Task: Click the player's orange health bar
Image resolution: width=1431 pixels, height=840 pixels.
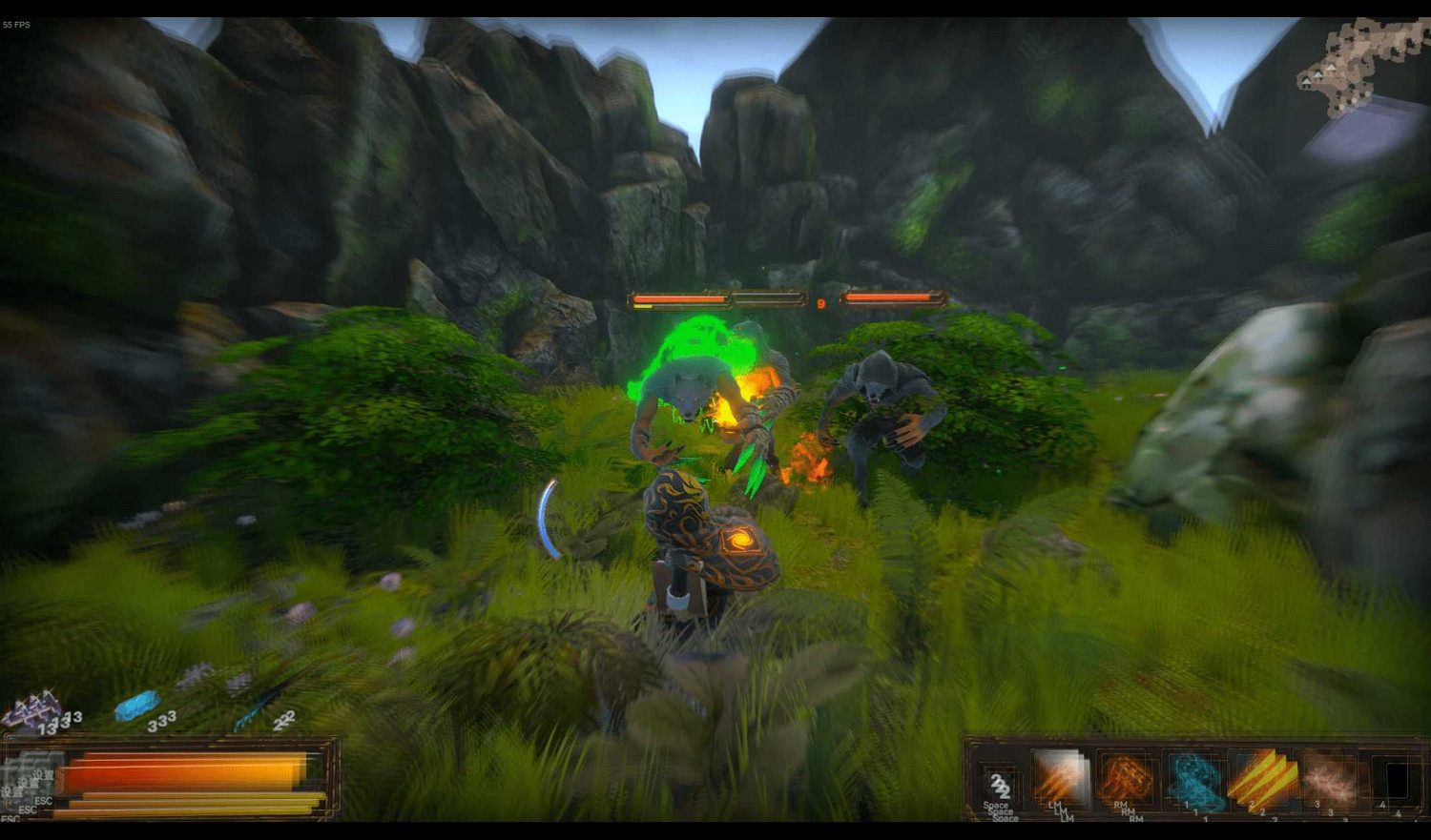Action: [181, 772]
